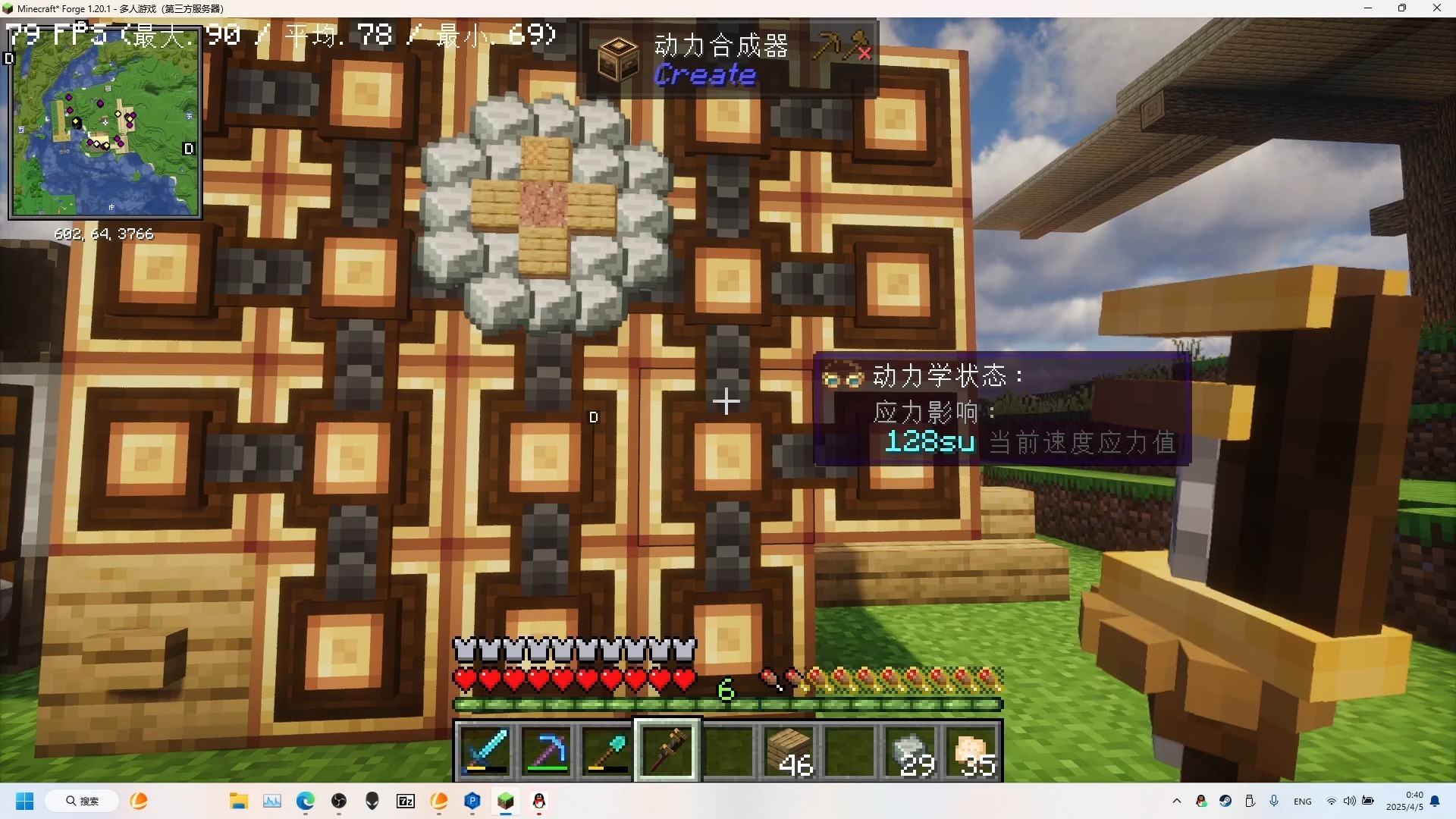Viewport: 1456px width, 819px height.
Task: Launch Minecraft from the taskbar
Action: (x=506, y=802)
